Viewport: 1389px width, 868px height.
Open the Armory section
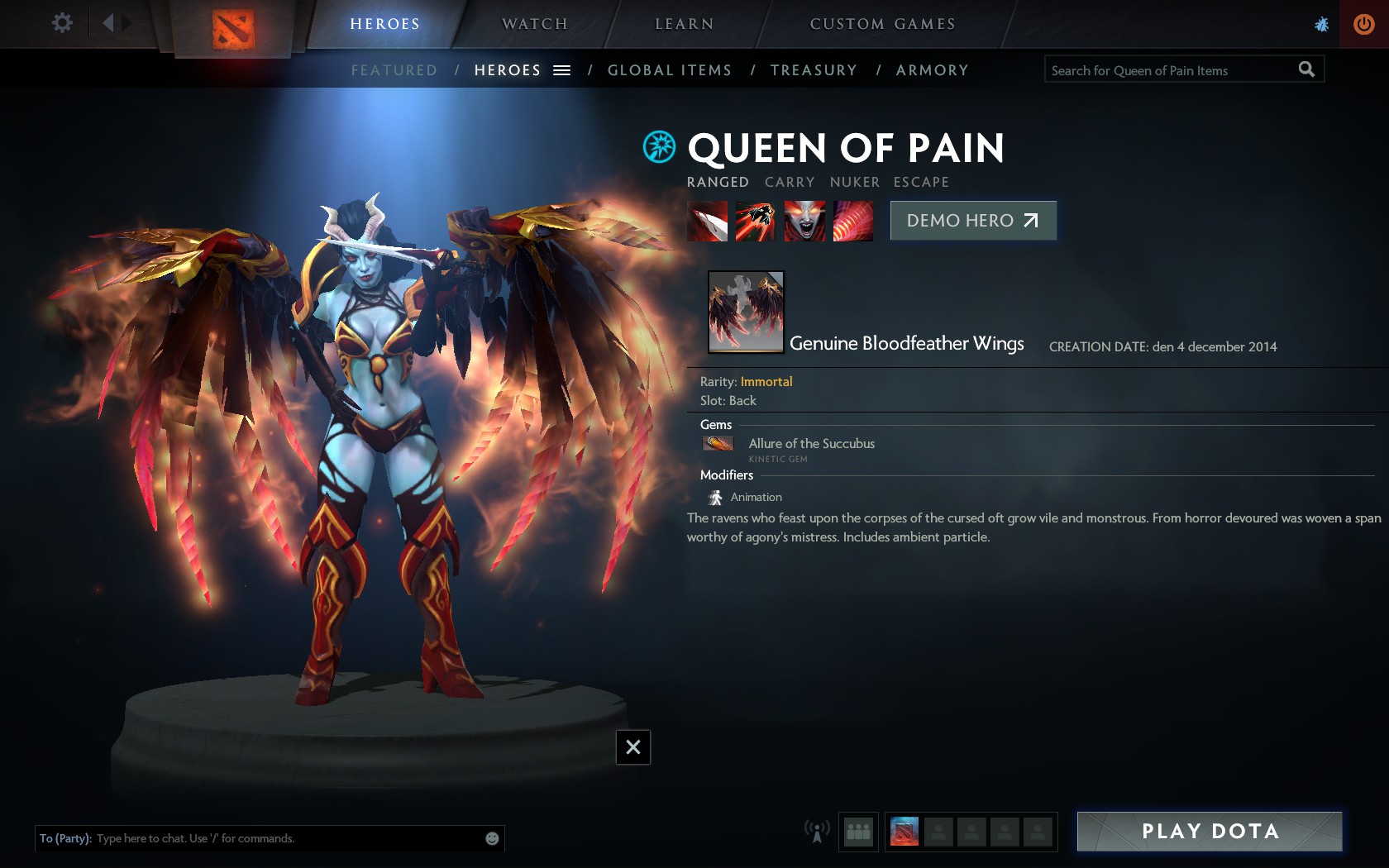[x=932, y=70]
